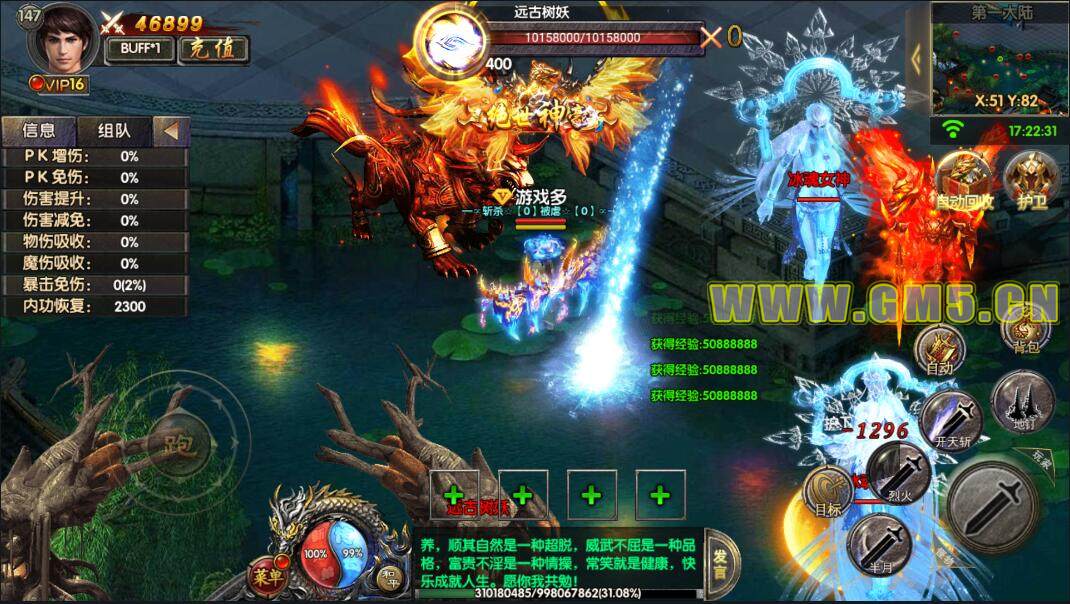Click the 发言 chat send button
Viewport: 1070px width, 604px height.
pos(720,566)
